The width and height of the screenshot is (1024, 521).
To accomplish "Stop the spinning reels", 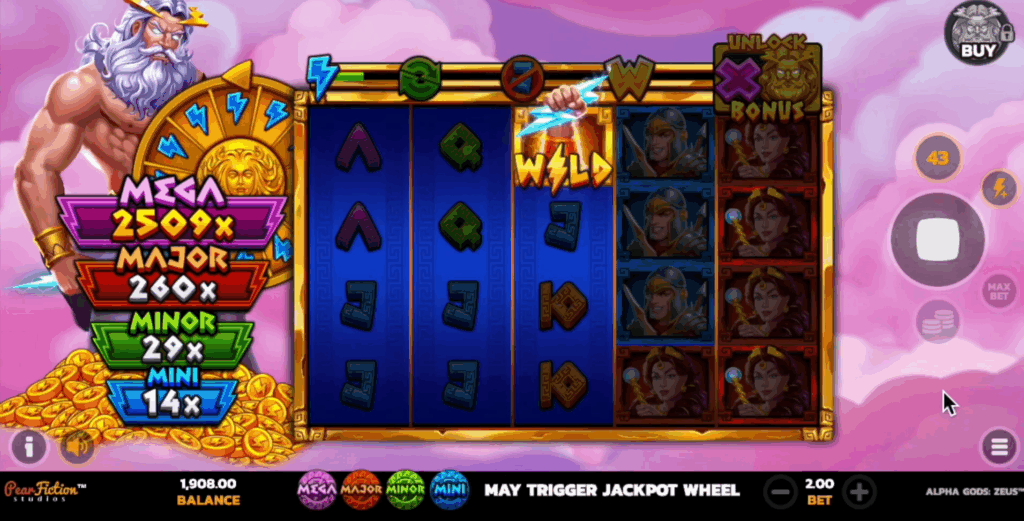I will pos(938,240).
